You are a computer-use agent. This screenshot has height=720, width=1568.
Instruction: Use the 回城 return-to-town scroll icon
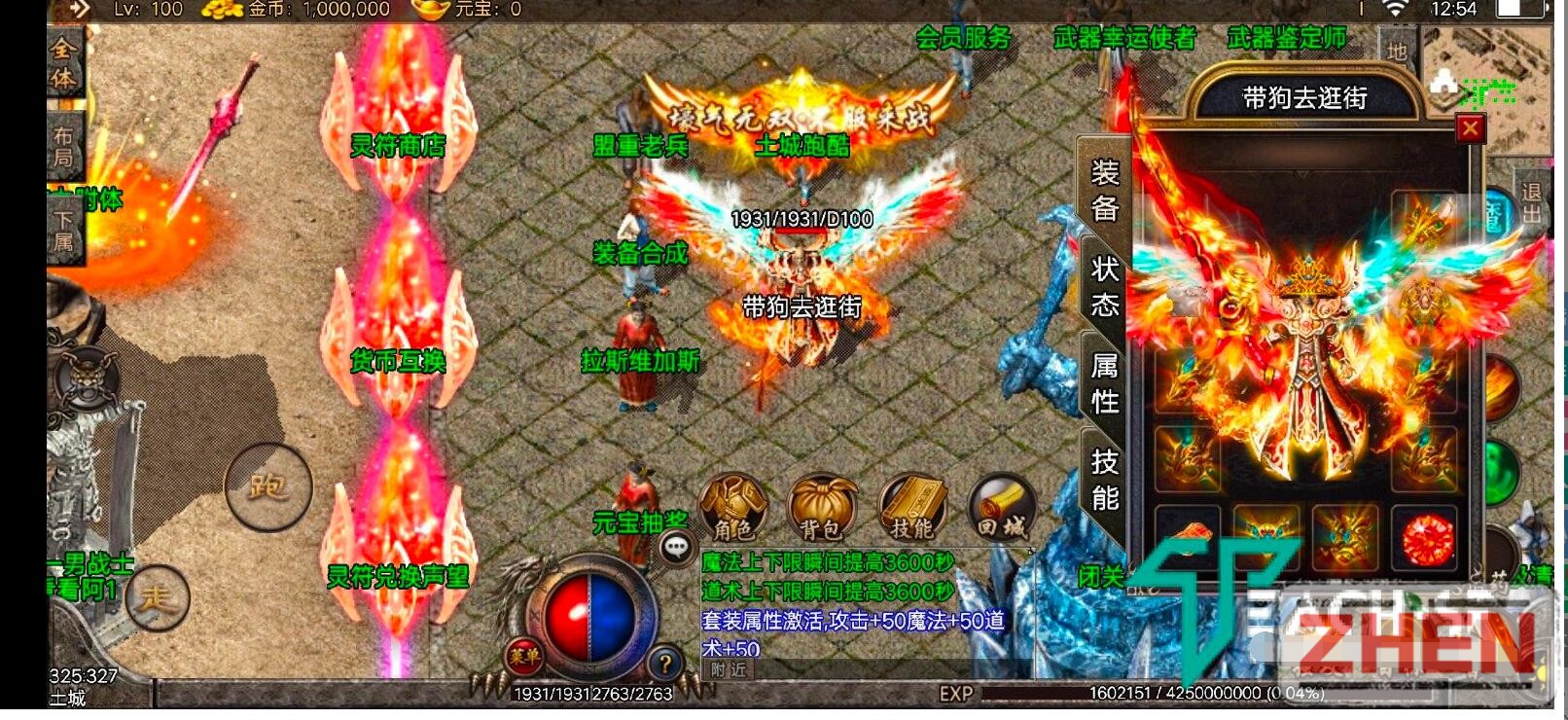click(1000, 506)
